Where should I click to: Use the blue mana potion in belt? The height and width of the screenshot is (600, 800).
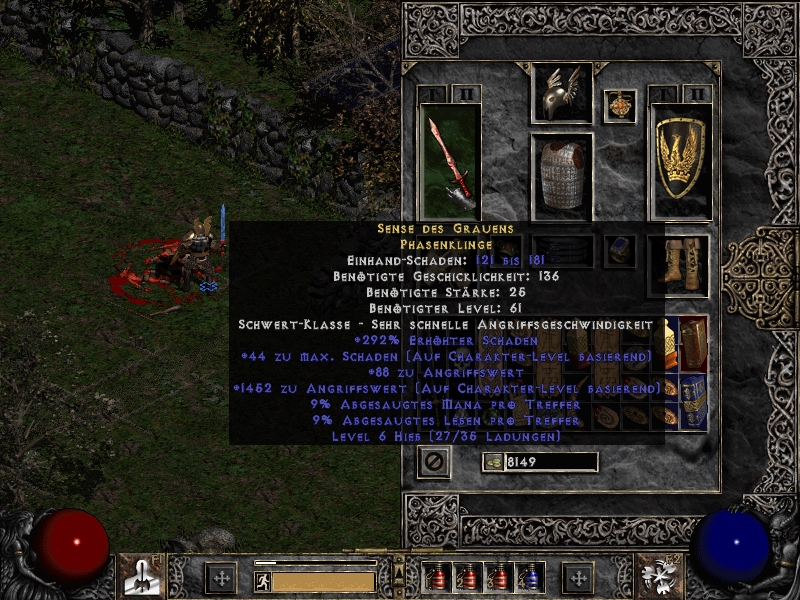point(530,577)
